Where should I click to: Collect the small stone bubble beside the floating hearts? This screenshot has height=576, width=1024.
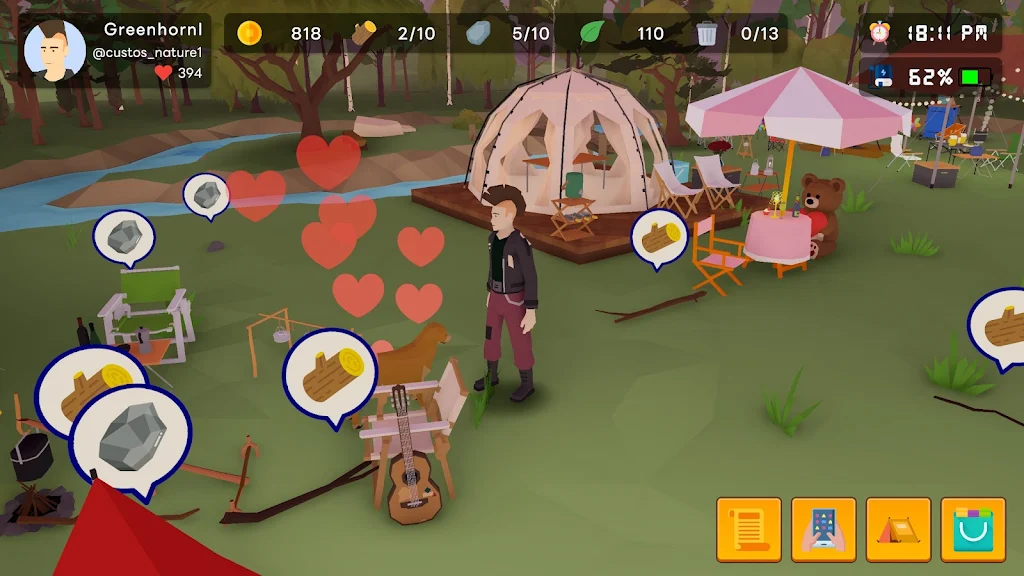coord(206,194)
